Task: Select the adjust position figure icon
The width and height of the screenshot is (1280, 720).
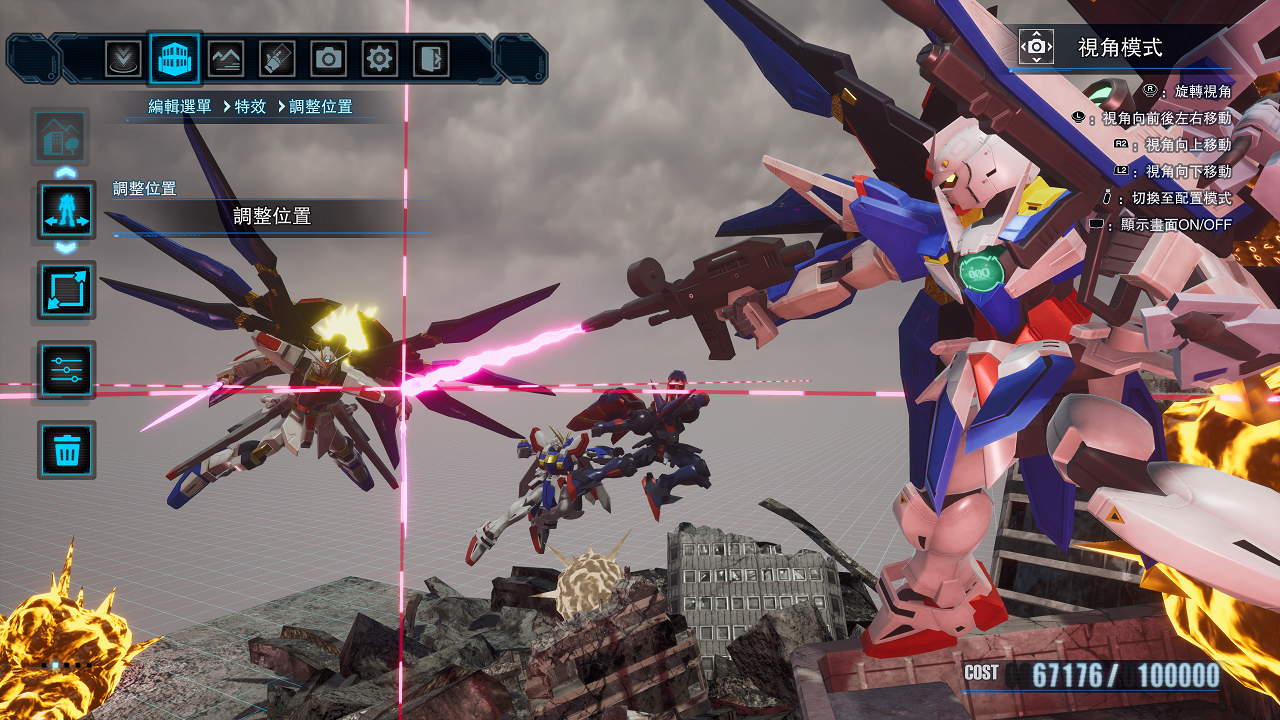Action: click(66, 210)
